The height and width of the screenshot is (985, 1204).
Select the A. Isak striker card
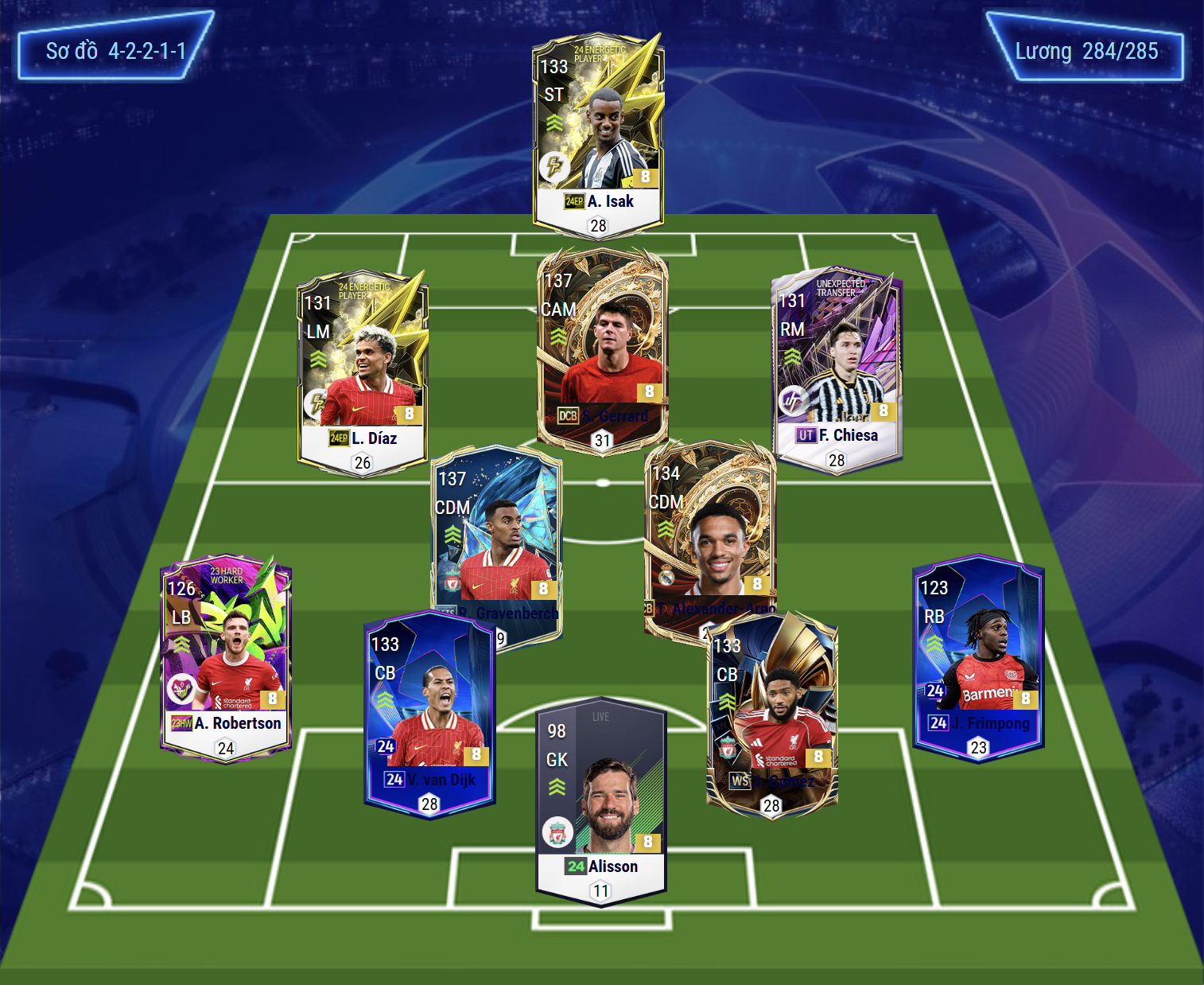pos(598,134)
